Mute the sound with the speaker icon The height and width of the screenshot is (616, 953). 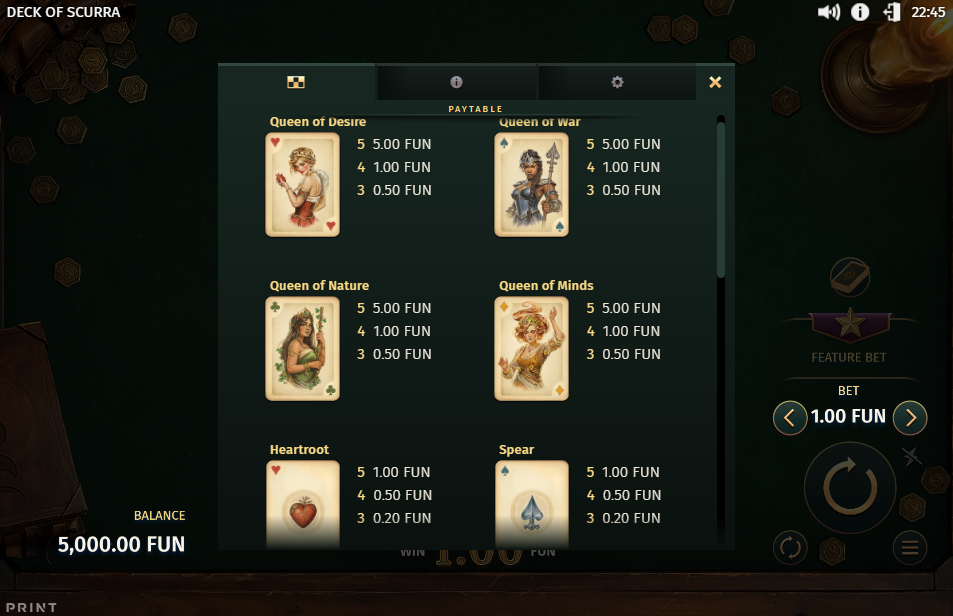[x=828, y=12]
